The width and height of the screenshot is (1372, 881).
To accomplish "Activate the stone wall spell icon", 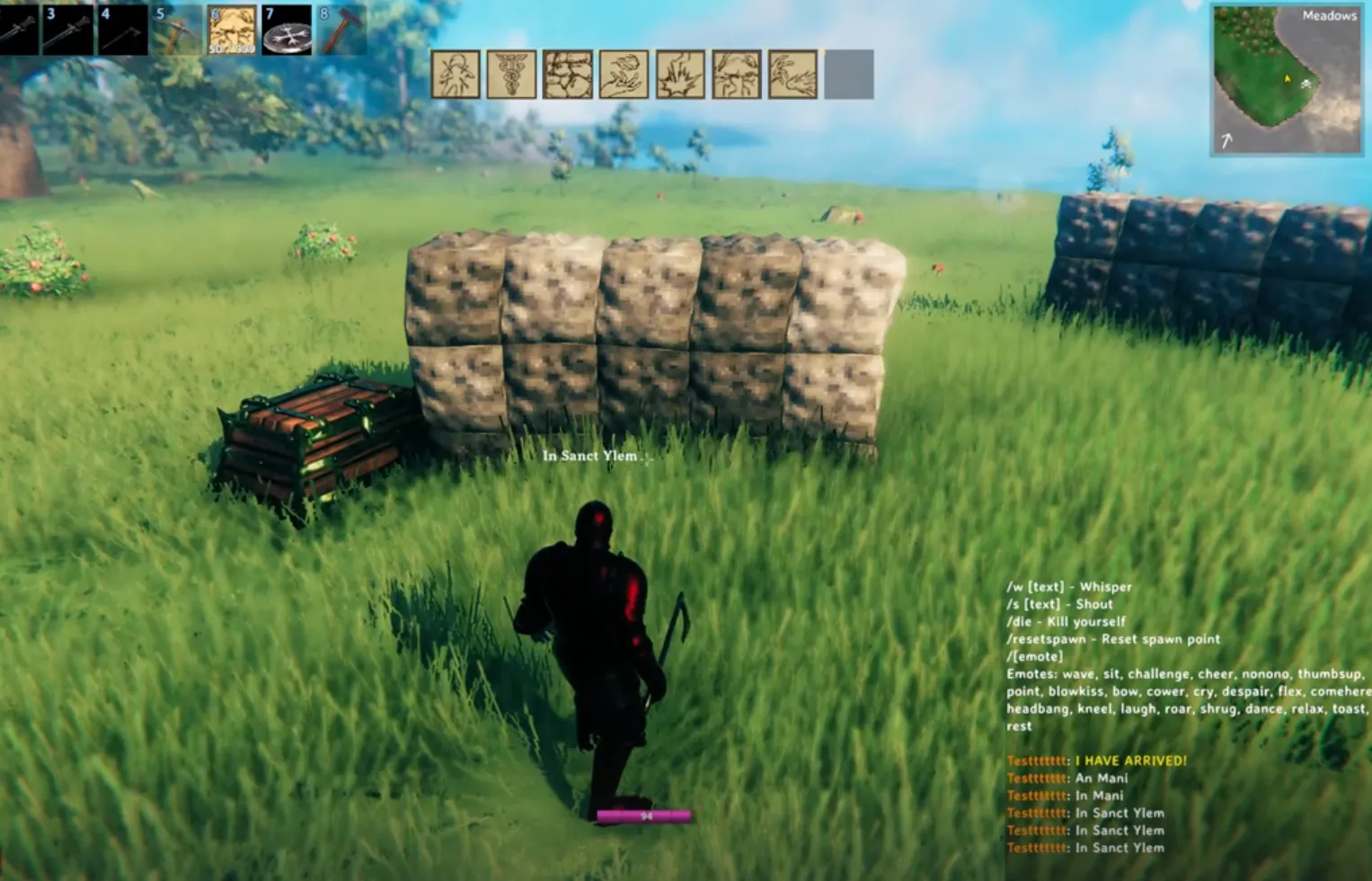I will pyautogui.click(x=568, y=74).
